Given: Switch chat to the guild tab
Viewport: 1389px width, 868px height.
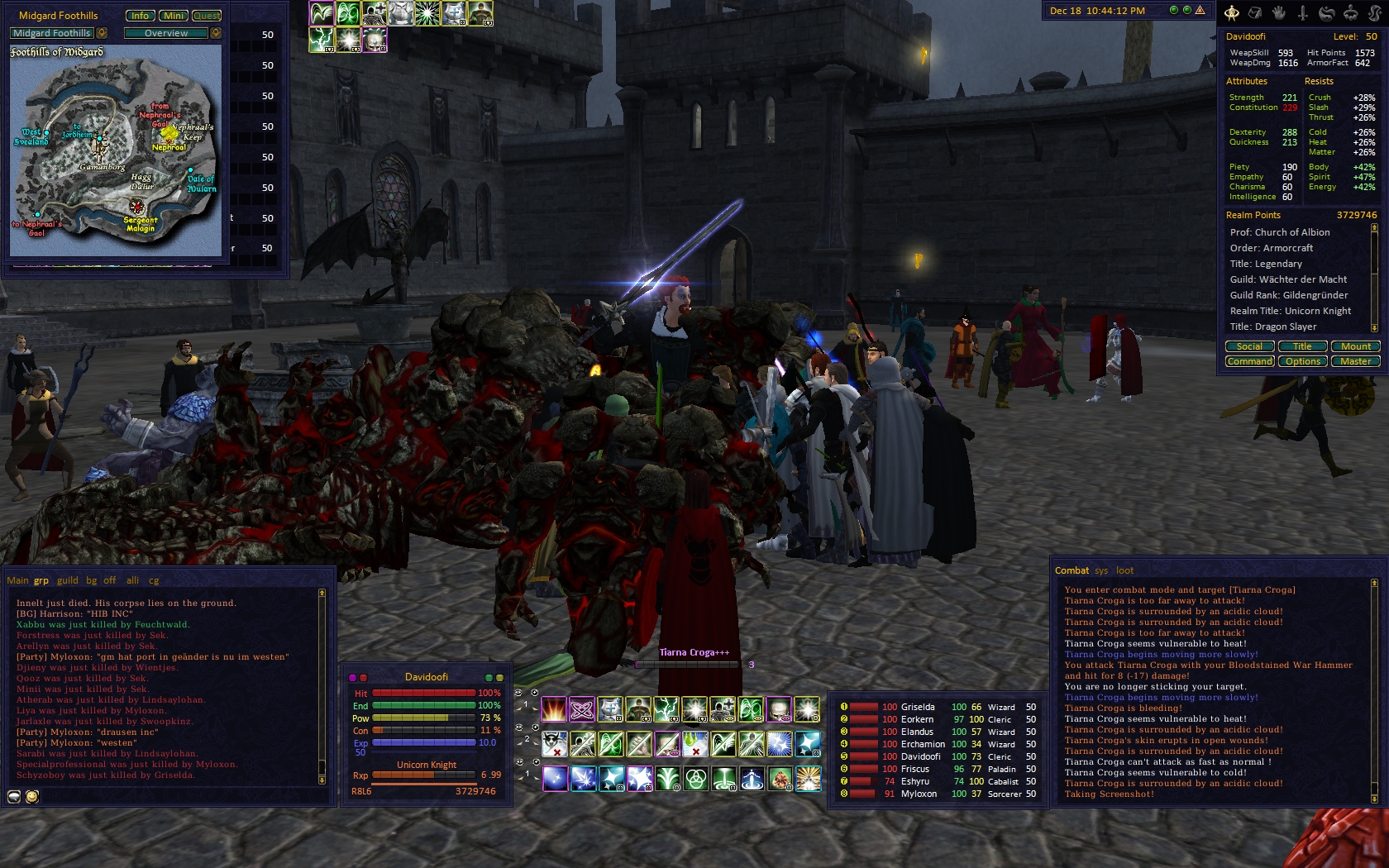Looking at the screenshot, I should (x=68, y=580).
